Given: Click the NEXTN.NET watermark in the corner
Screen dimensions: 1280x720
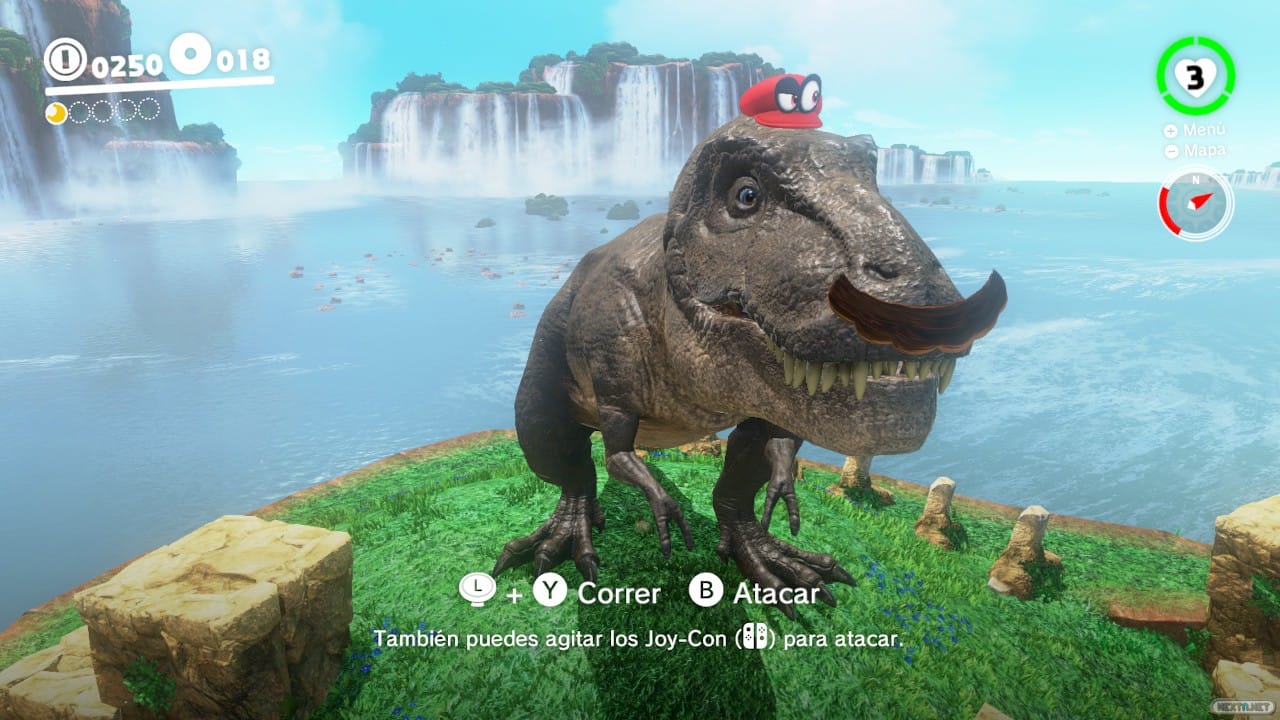Looking at the screenshot, I should 1240,707.
